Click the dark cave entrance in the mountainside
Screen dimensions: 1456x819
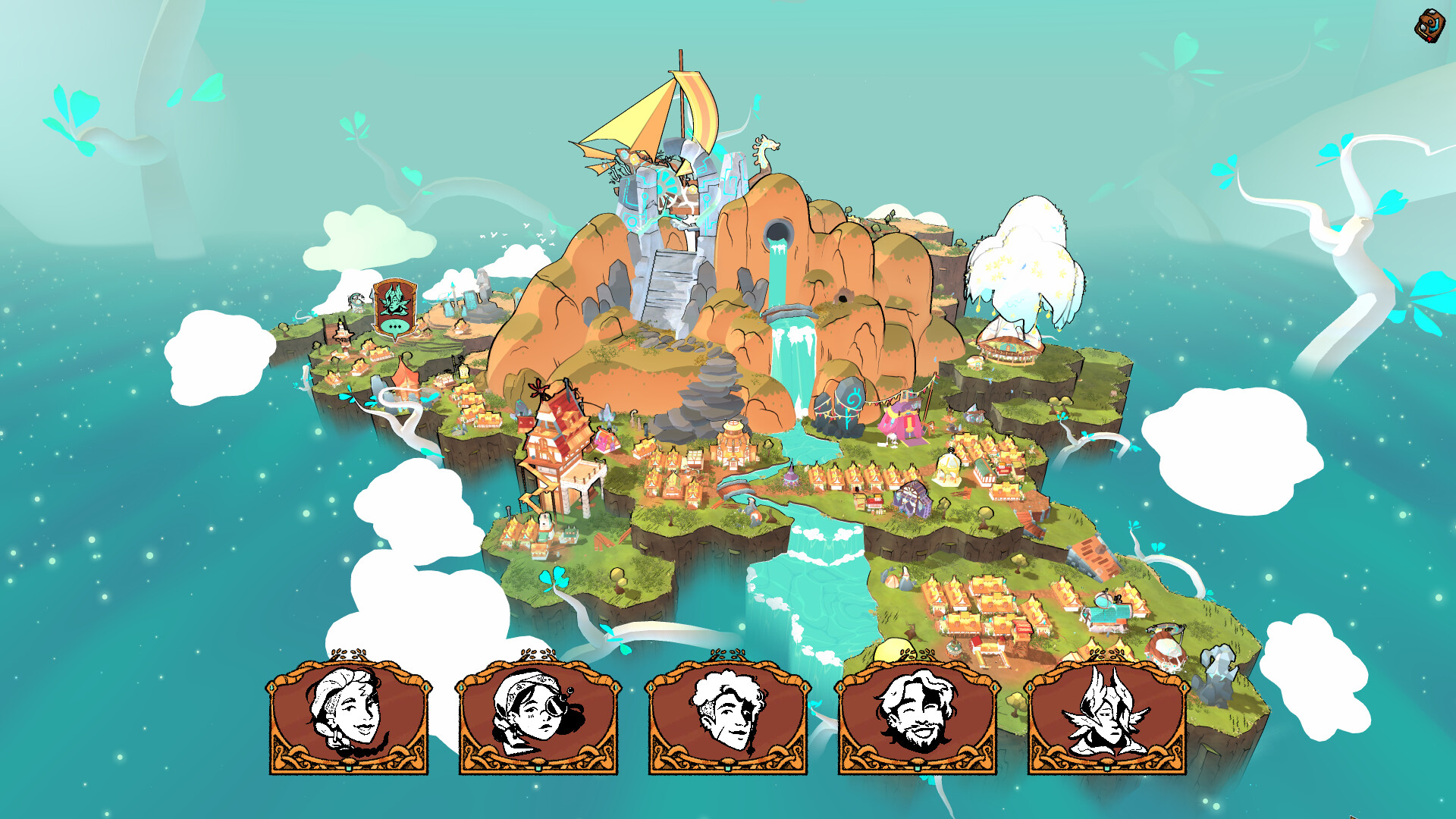coord(843,297)
